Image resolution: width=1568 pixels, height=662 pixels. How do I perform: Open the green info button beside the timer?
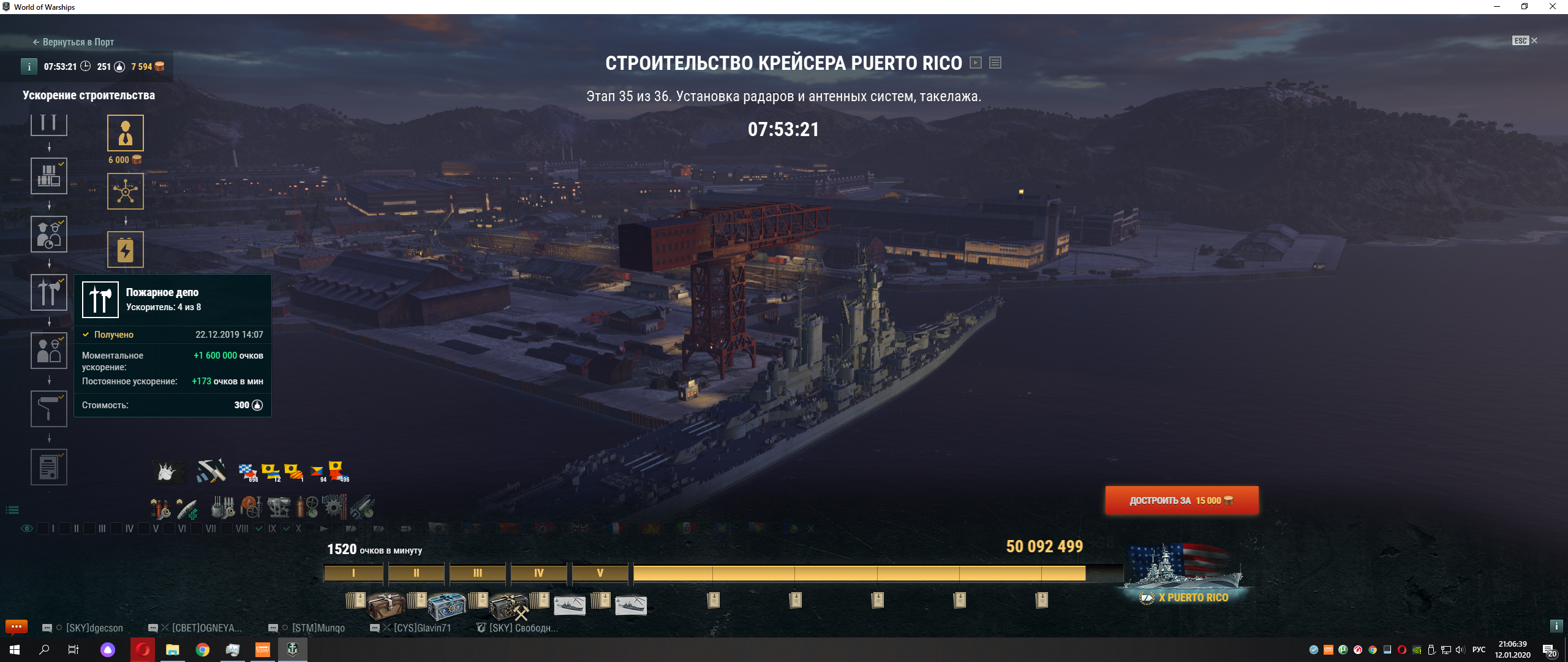tap(29, 67)
